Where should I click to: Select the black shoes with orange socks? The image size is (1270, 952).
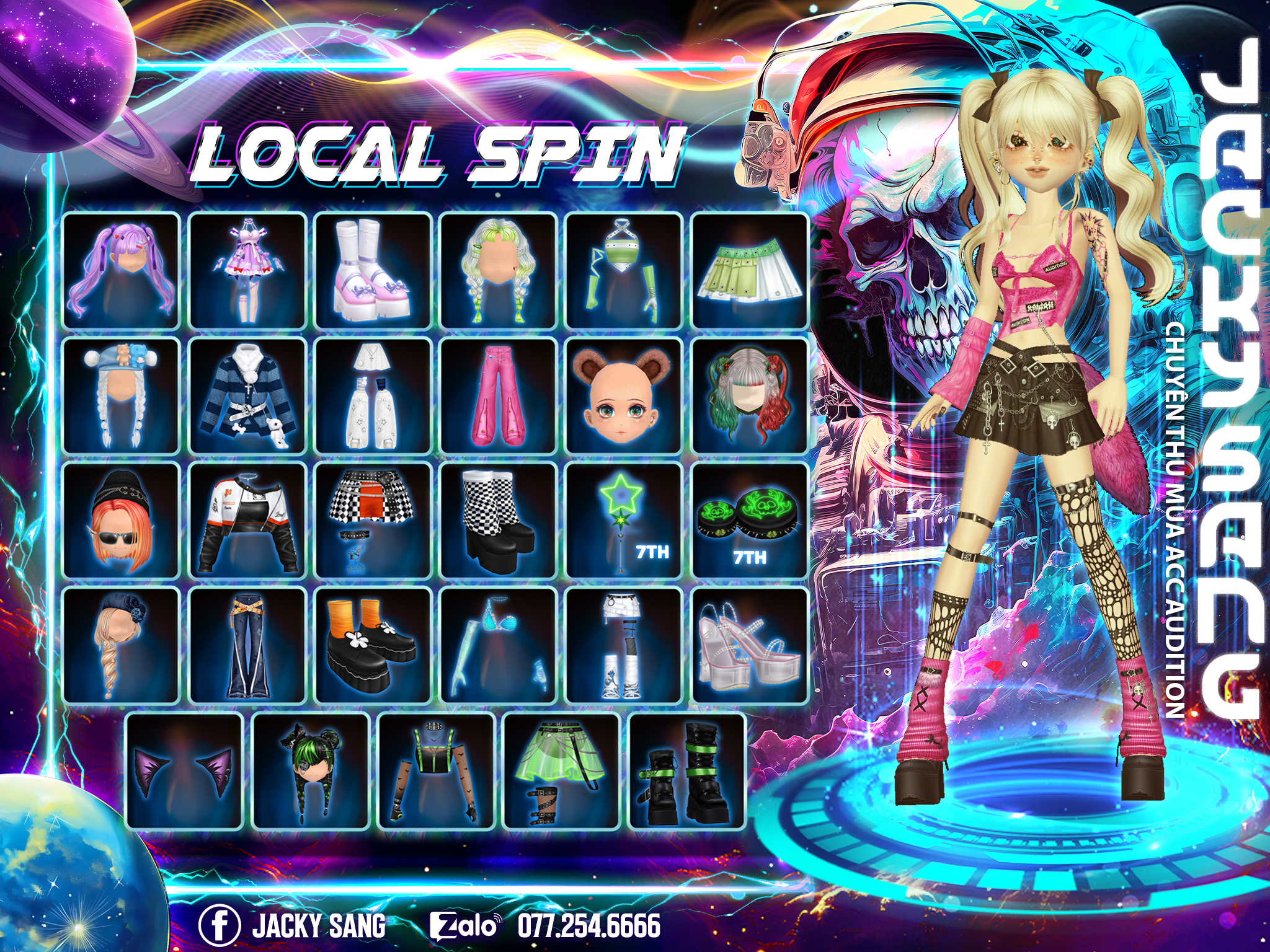373,646
